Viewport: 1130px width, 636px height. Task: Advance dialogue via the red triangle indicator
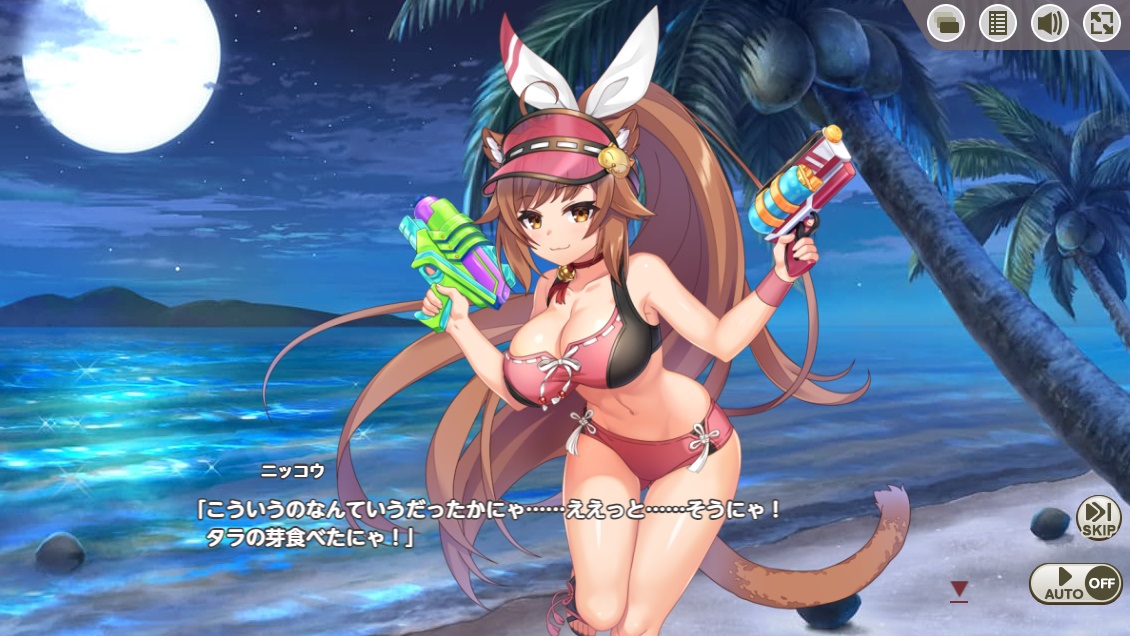(x=959, y=591)
